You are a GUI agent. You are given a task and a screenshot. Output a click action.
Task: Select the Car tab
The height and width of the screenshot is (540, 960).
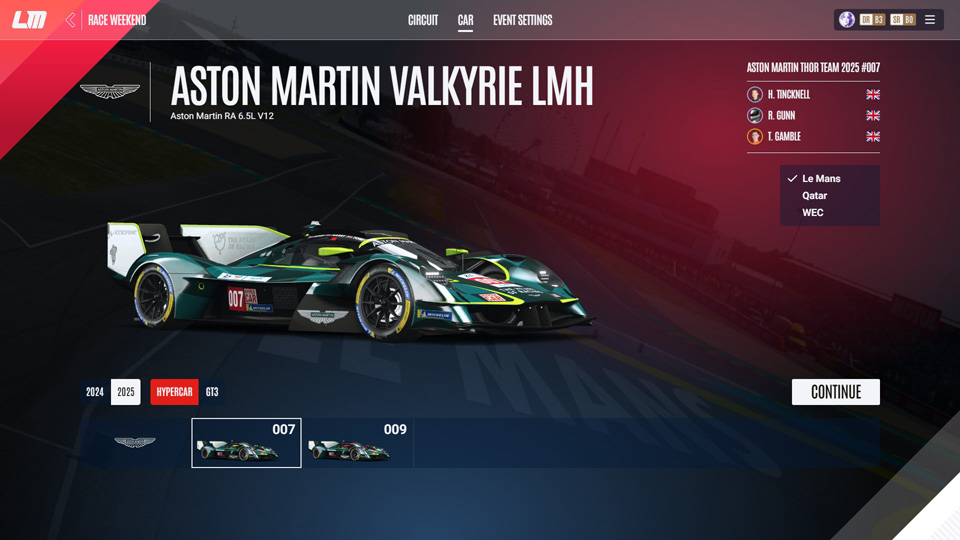(x=465, y=20)
